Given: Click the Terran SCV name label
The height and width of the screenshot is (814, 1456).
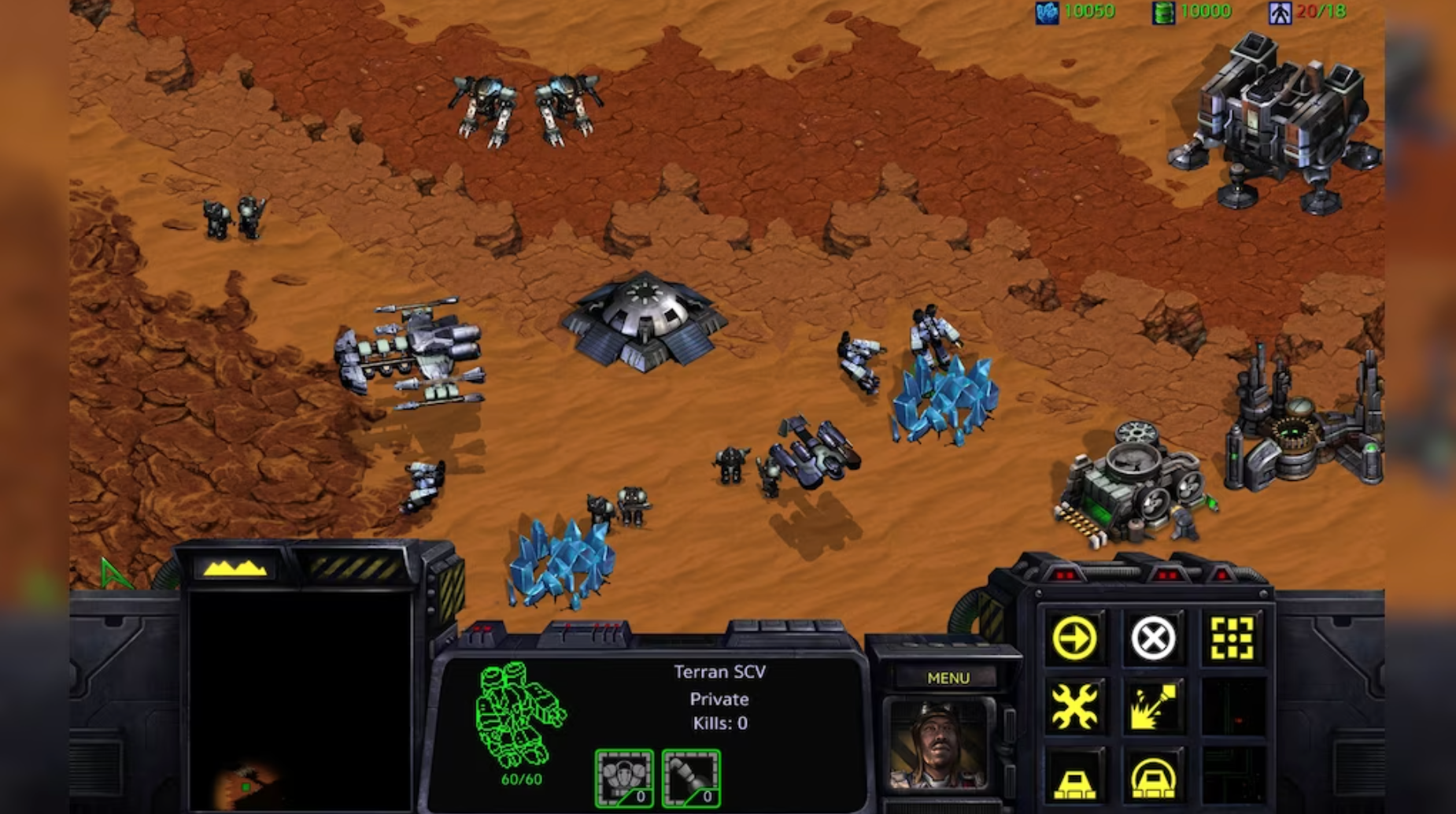Looking at the screenshot, I should pyautogui.click(x=720, y=672).
